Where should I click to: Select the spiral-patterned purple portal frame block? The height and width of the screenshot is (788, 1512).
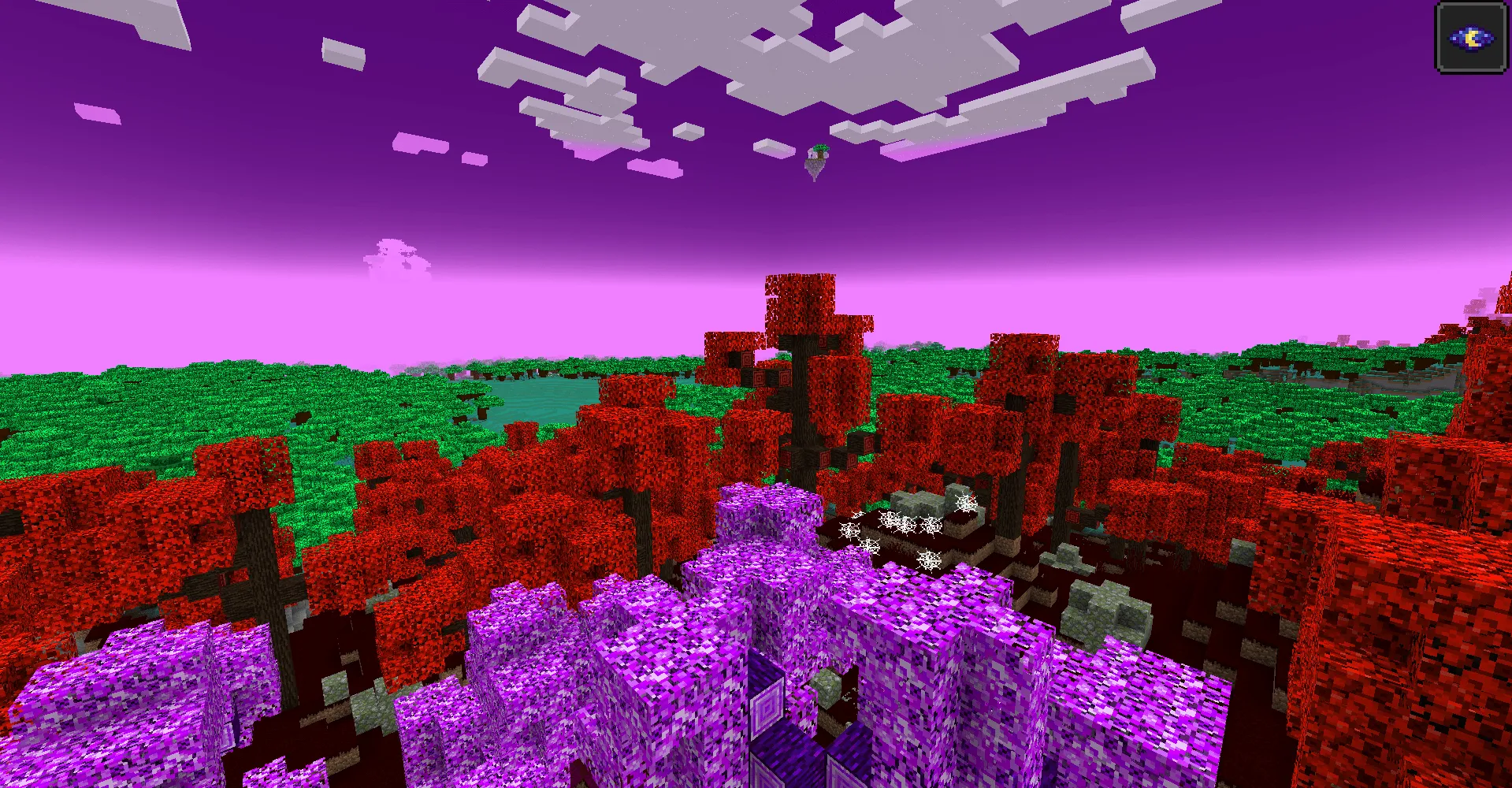(766, 704)
